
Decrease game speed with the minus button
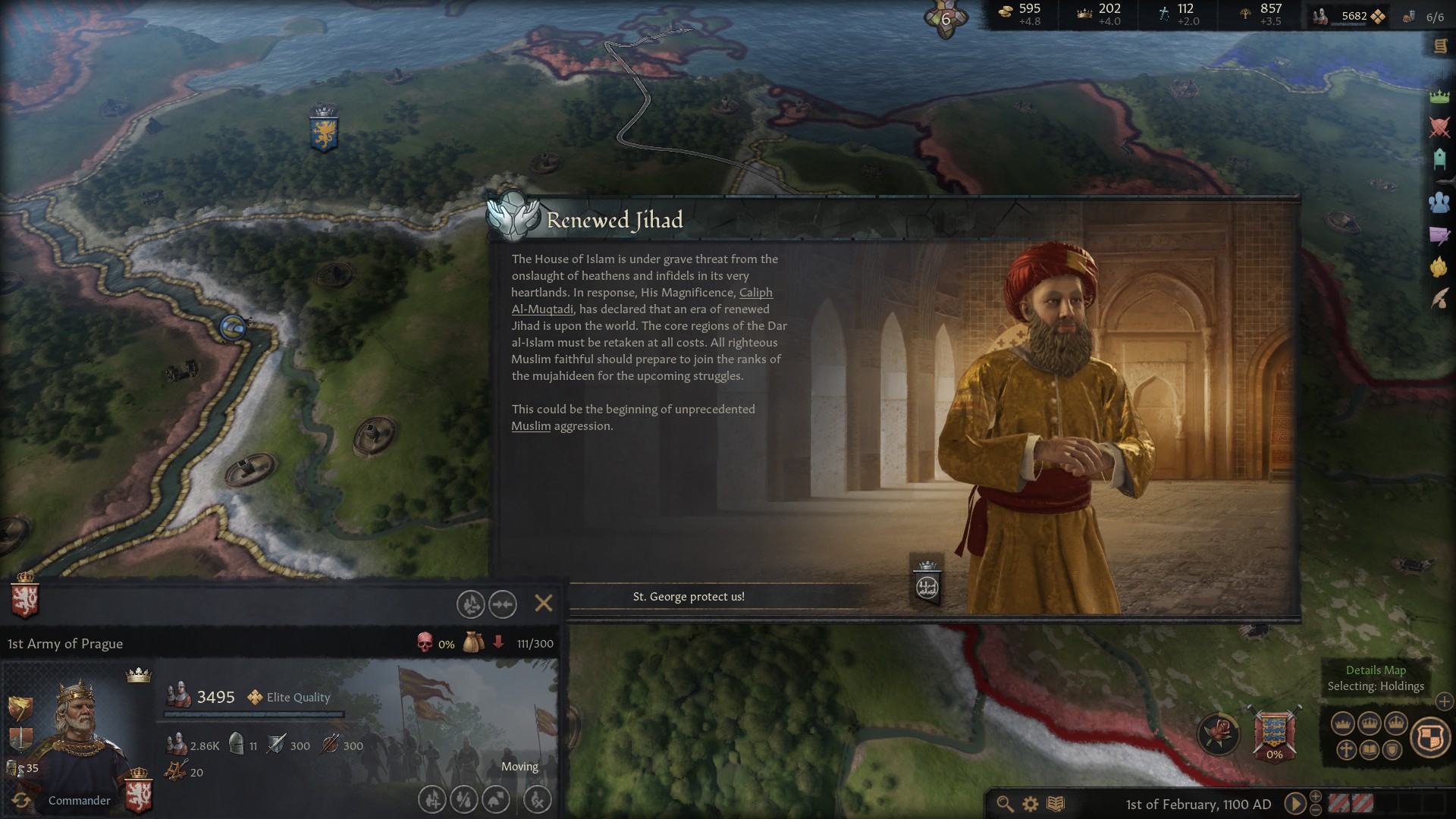1316,810
